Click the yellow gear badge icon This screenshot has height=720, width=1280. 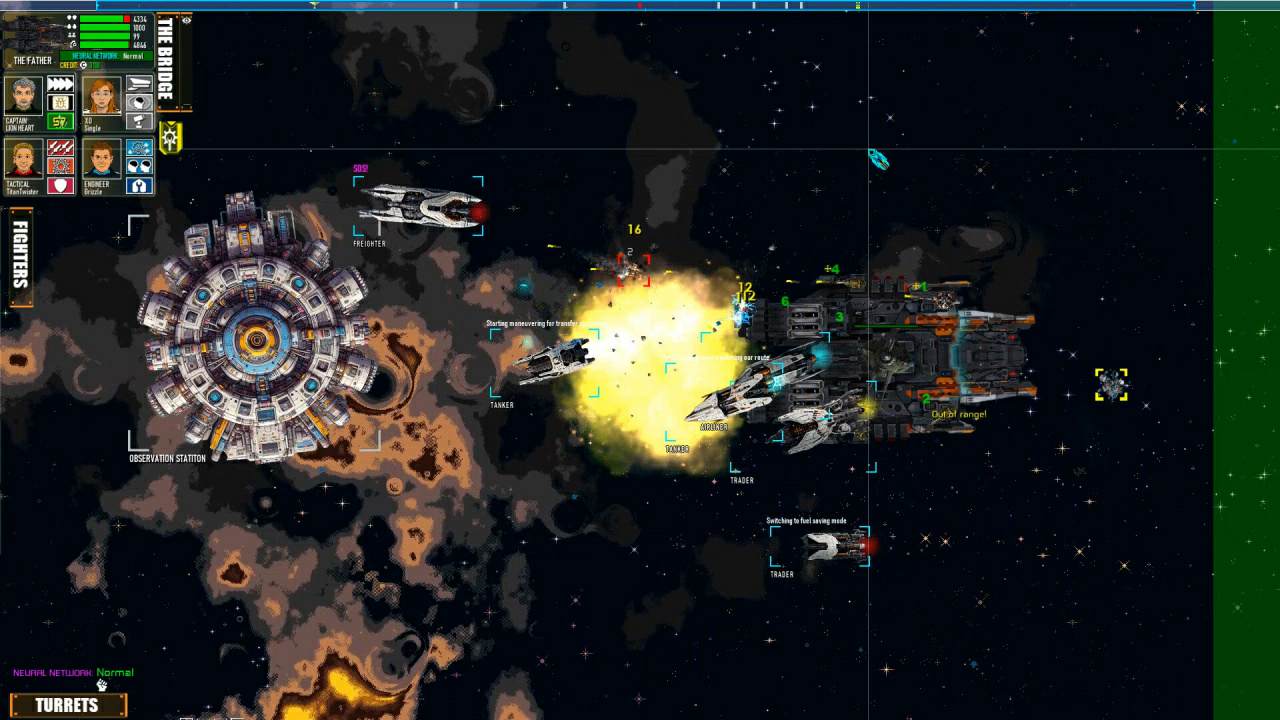(x=170, y=137)
